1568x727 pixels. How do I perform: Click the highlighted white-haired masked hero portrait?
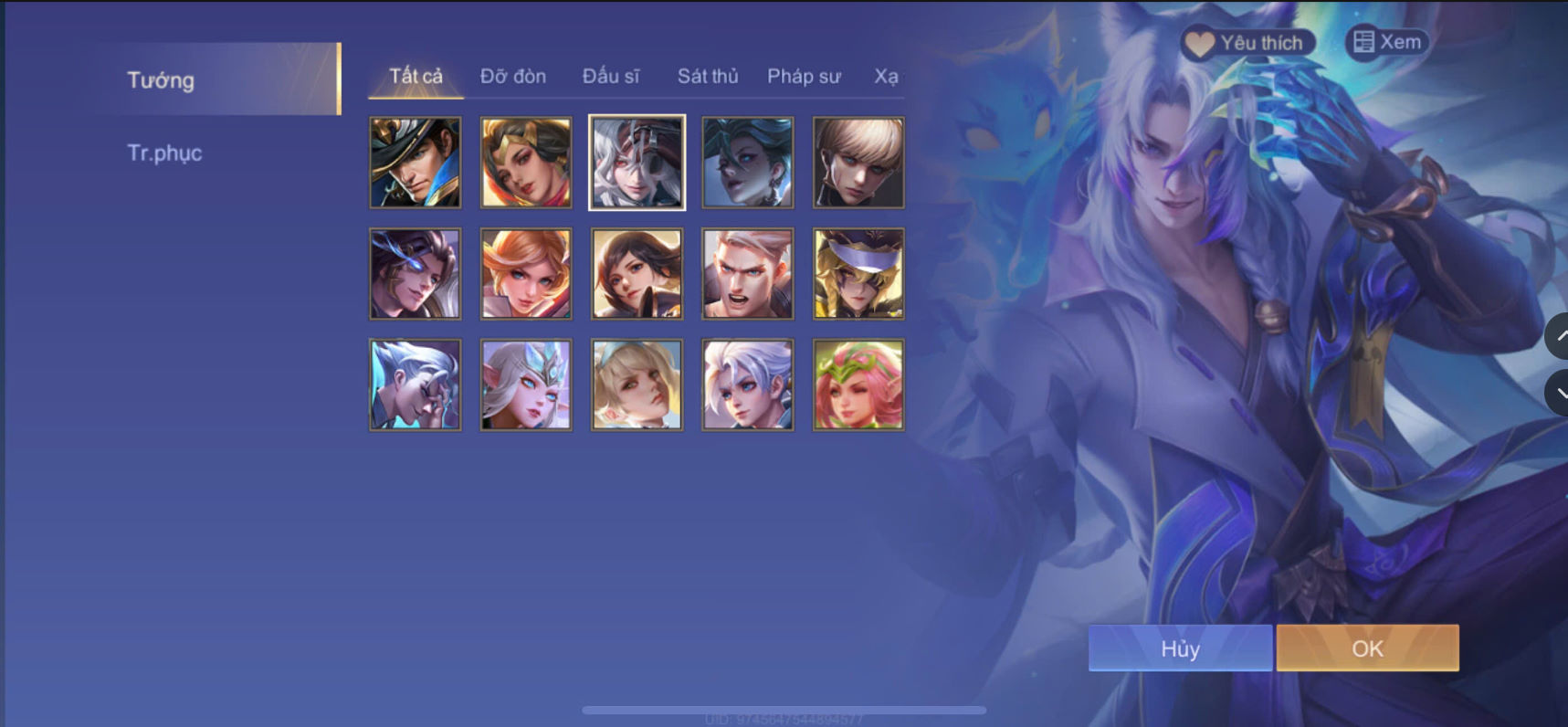click(636, 162)
